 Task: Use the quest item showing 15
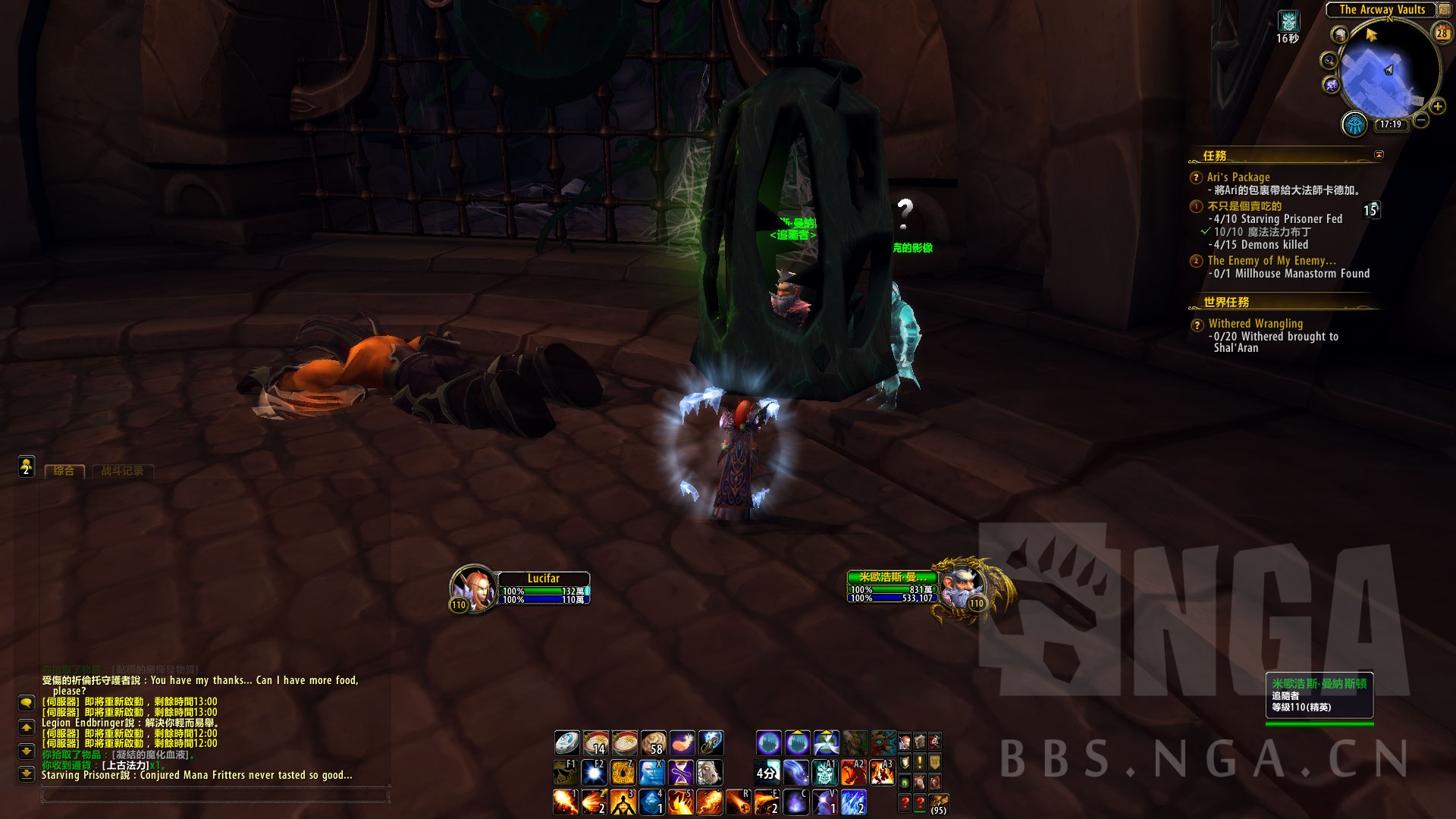1371,210
